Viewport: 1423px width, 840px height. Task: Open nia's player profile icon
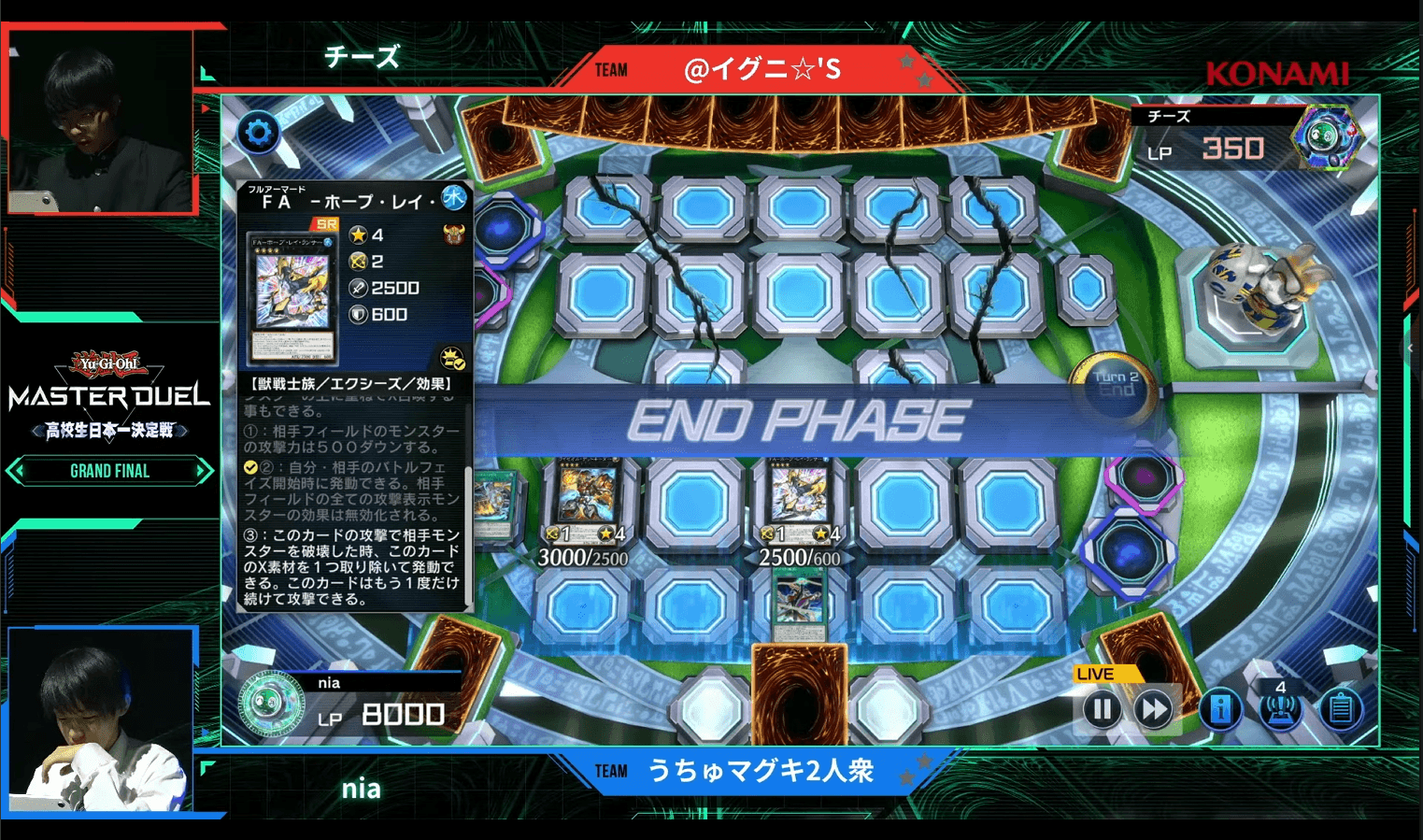click(271, 703)
